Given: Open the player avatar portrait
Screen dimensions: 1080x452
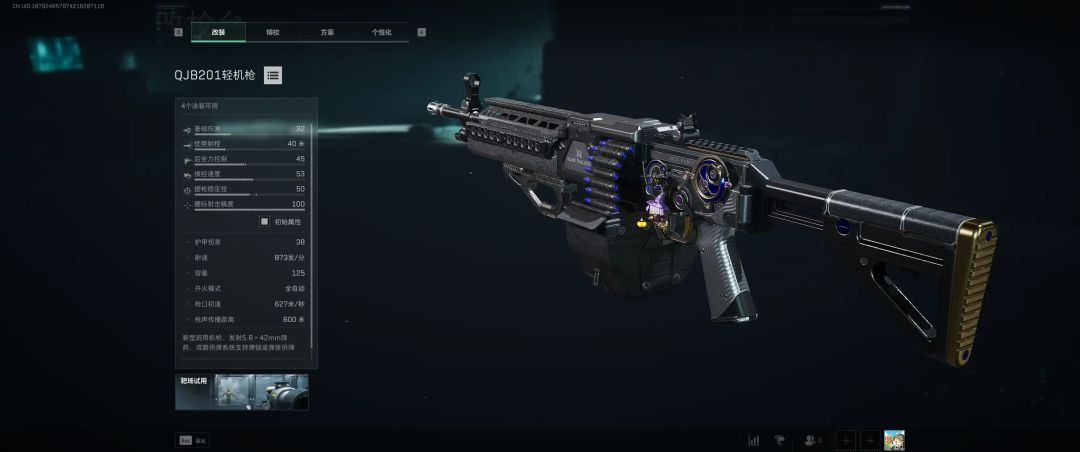Looking at the screenshot, I should click(894, 440).
